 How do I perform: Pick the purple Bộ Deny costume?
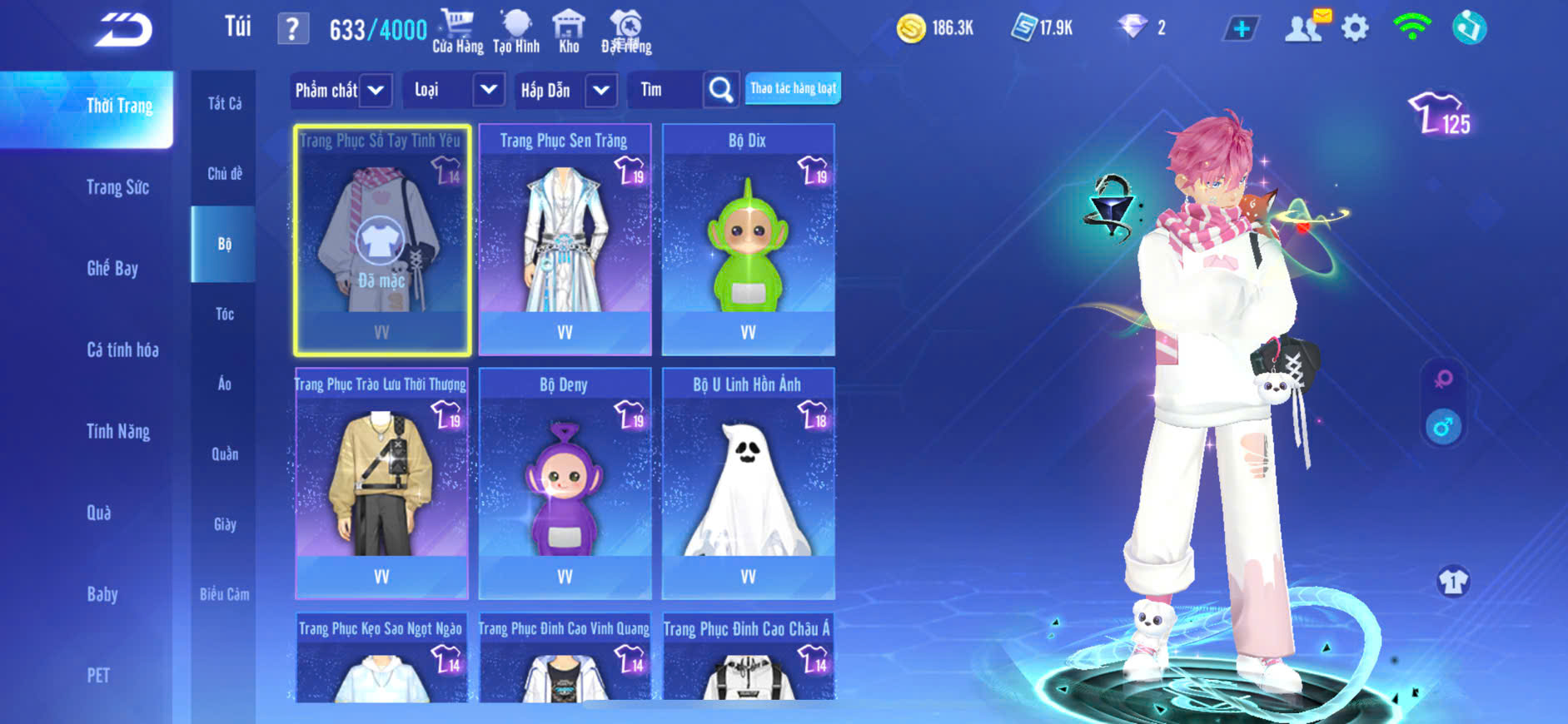565,484
